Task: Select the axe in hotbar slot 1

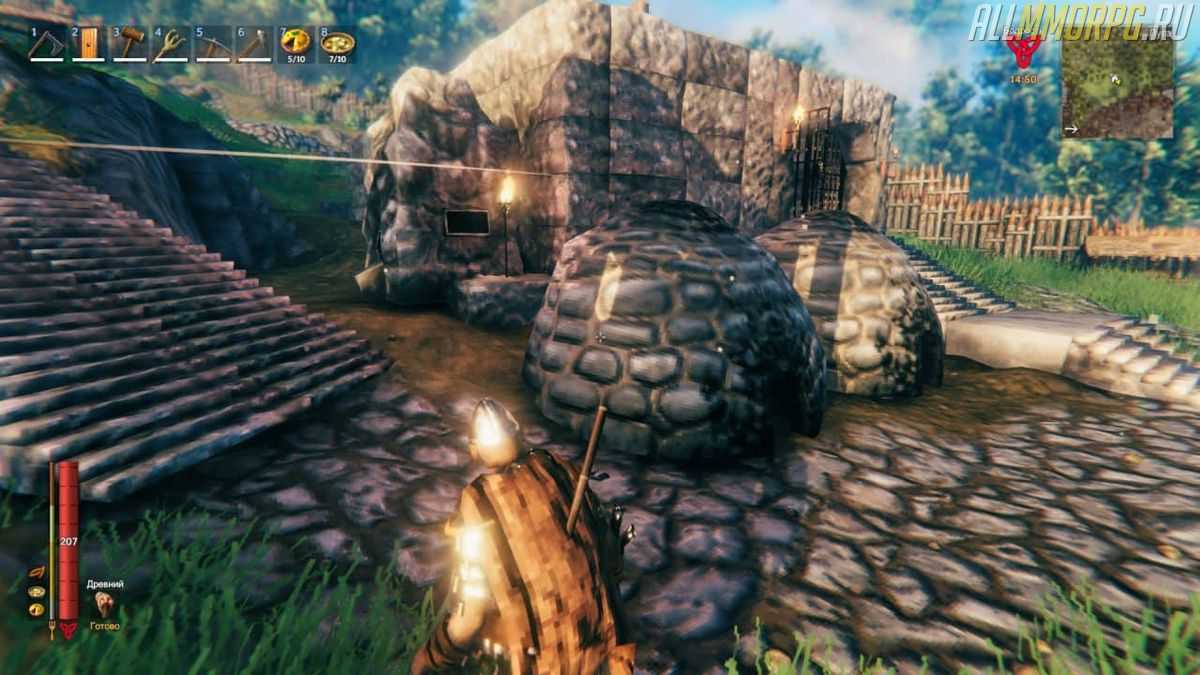Action: pyautogui.click(x=45, y=44)
